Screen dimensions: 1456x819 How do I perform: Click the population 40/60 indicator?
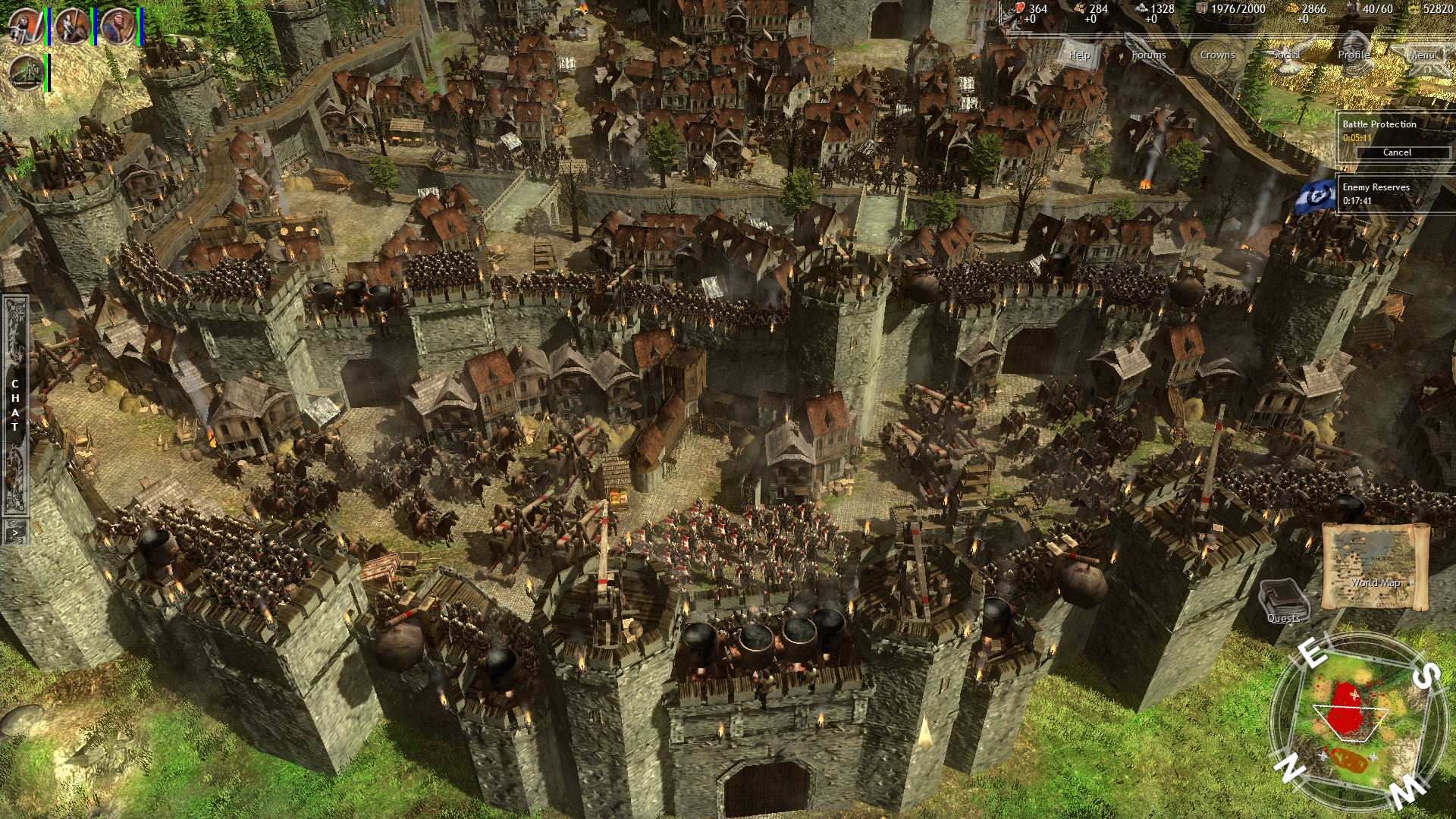(x=1379, y=10)
